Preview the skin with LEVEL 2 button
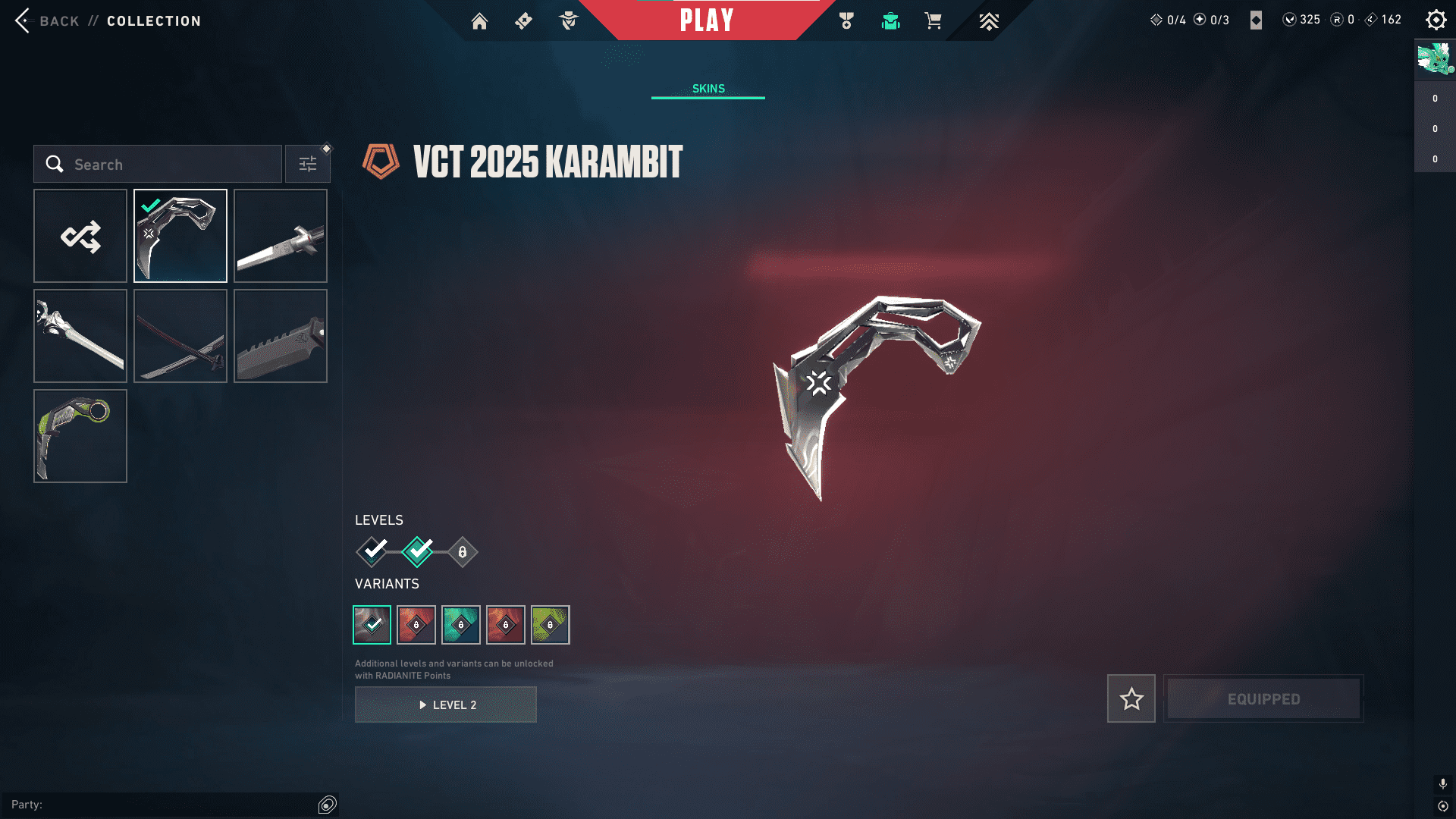1456x819 pixels. tap(445, 704)
